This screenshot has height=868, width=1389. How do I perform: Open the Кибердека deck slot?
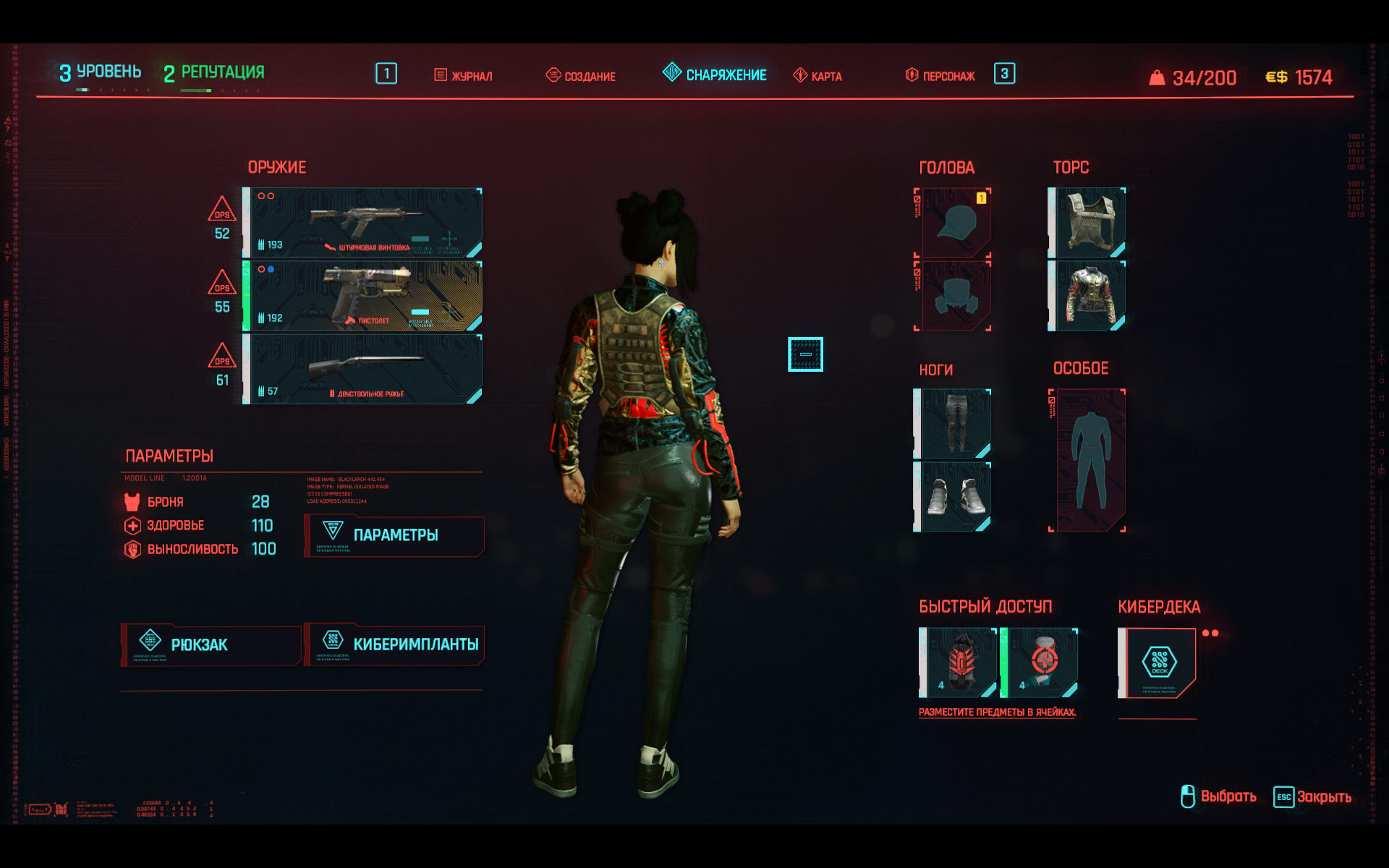[x=1158, y=663]
